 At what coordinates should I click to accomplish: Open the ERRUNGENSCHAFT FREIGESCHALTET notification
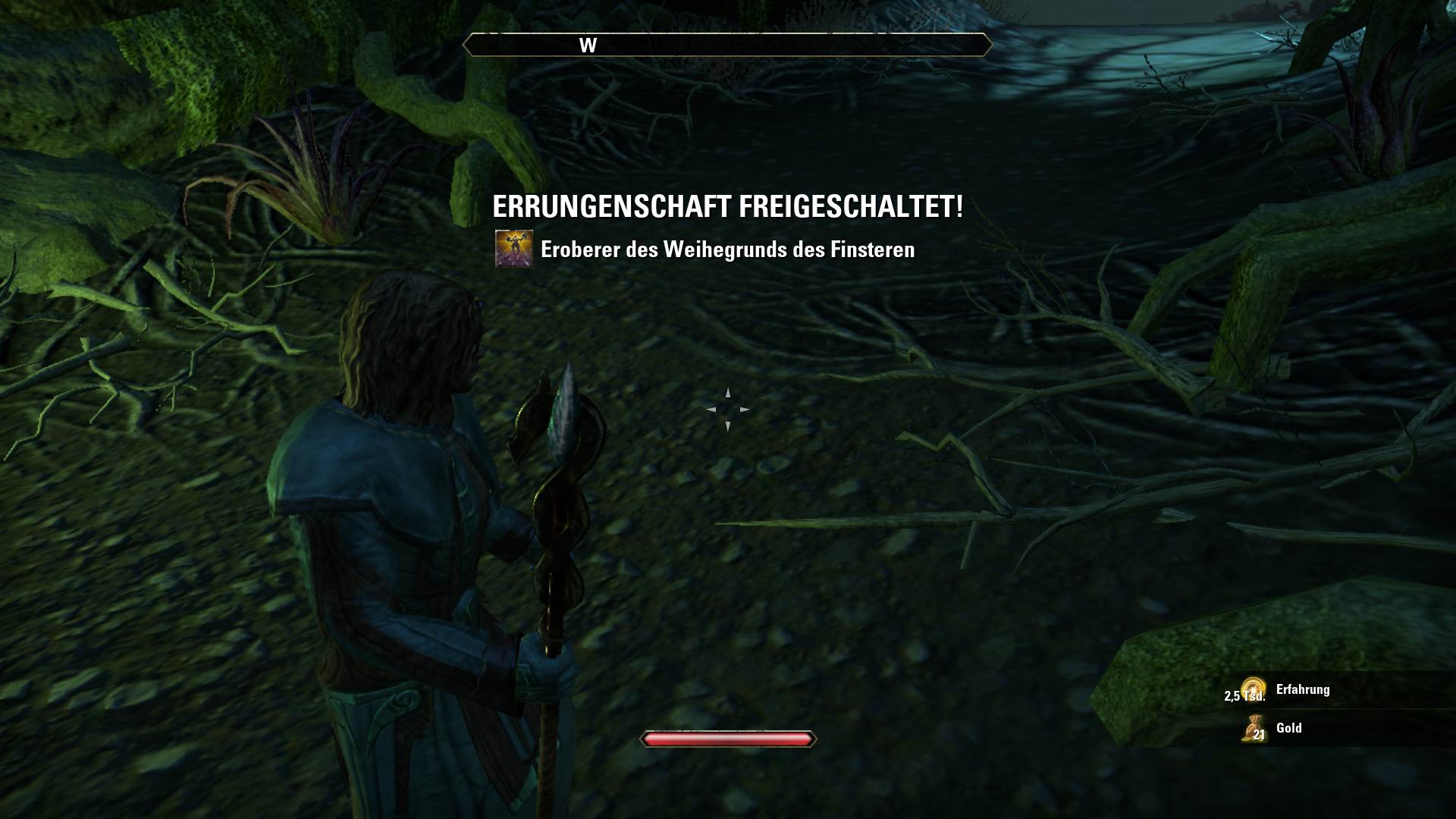pos(726,206)
